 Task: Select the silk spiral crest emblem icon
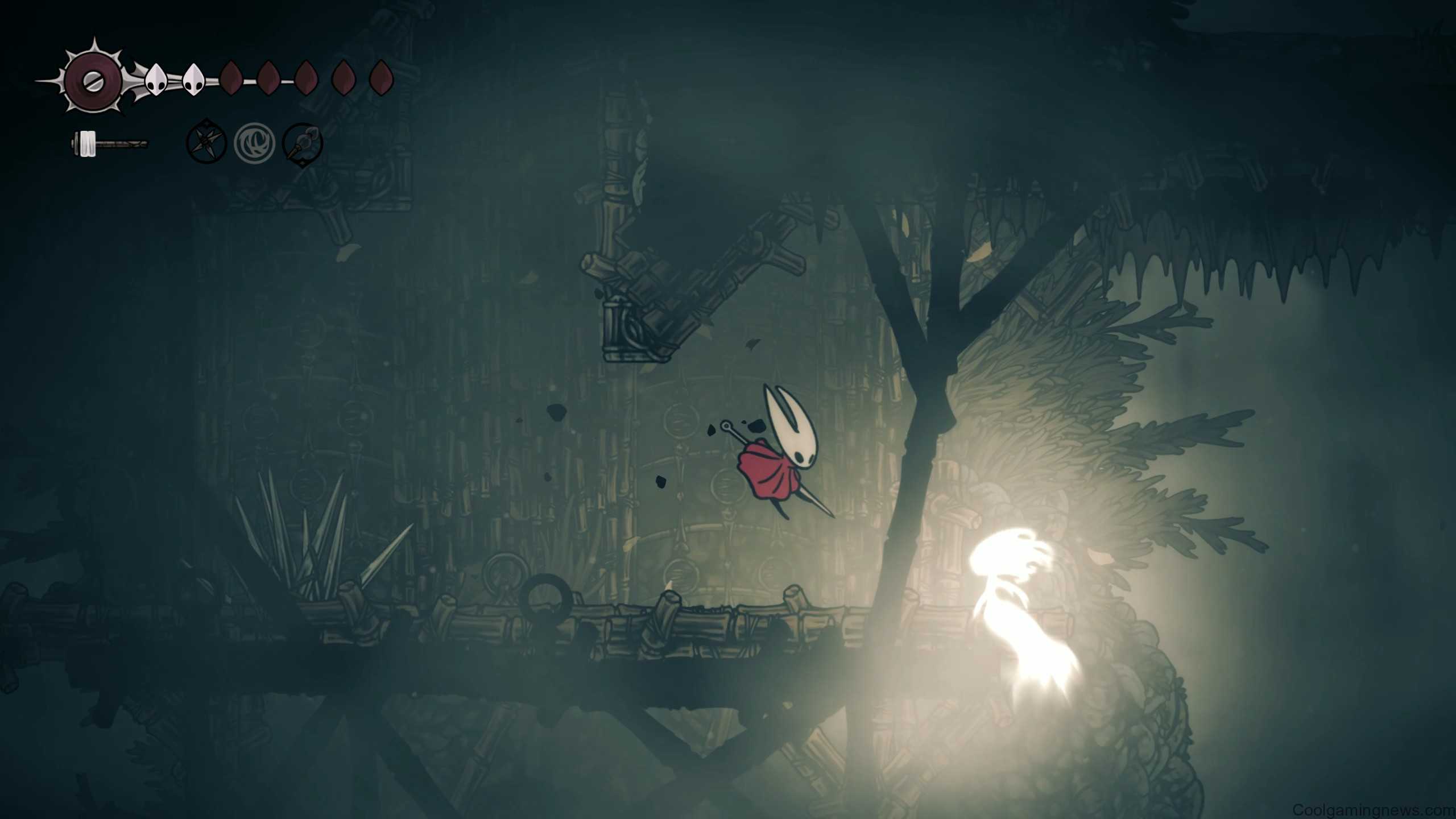tap(254, 144)
